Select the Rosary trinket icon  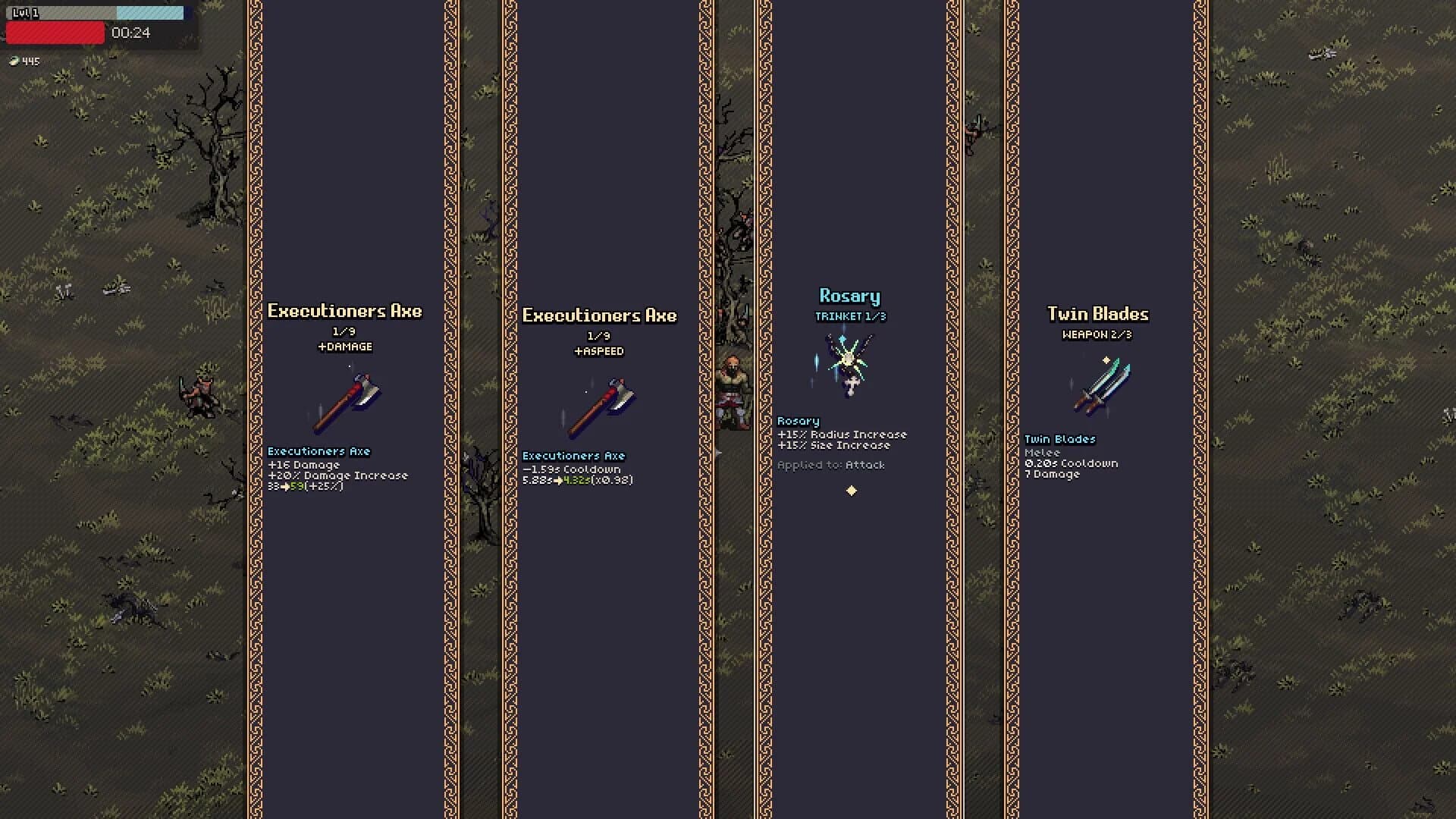(849, 364)
